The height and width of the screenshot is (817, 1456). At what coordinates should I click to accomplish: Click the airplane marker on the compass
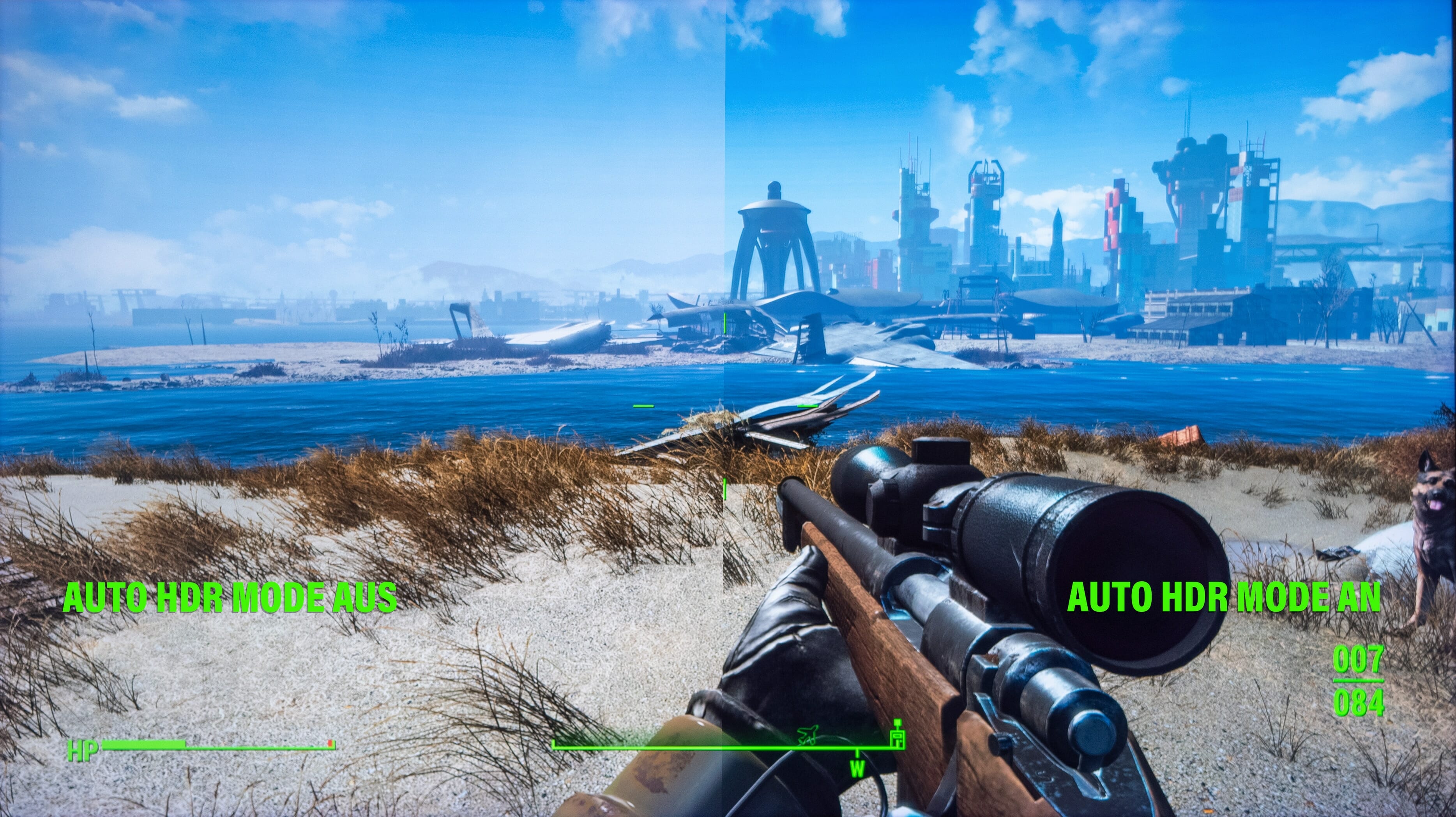[809, 734]
